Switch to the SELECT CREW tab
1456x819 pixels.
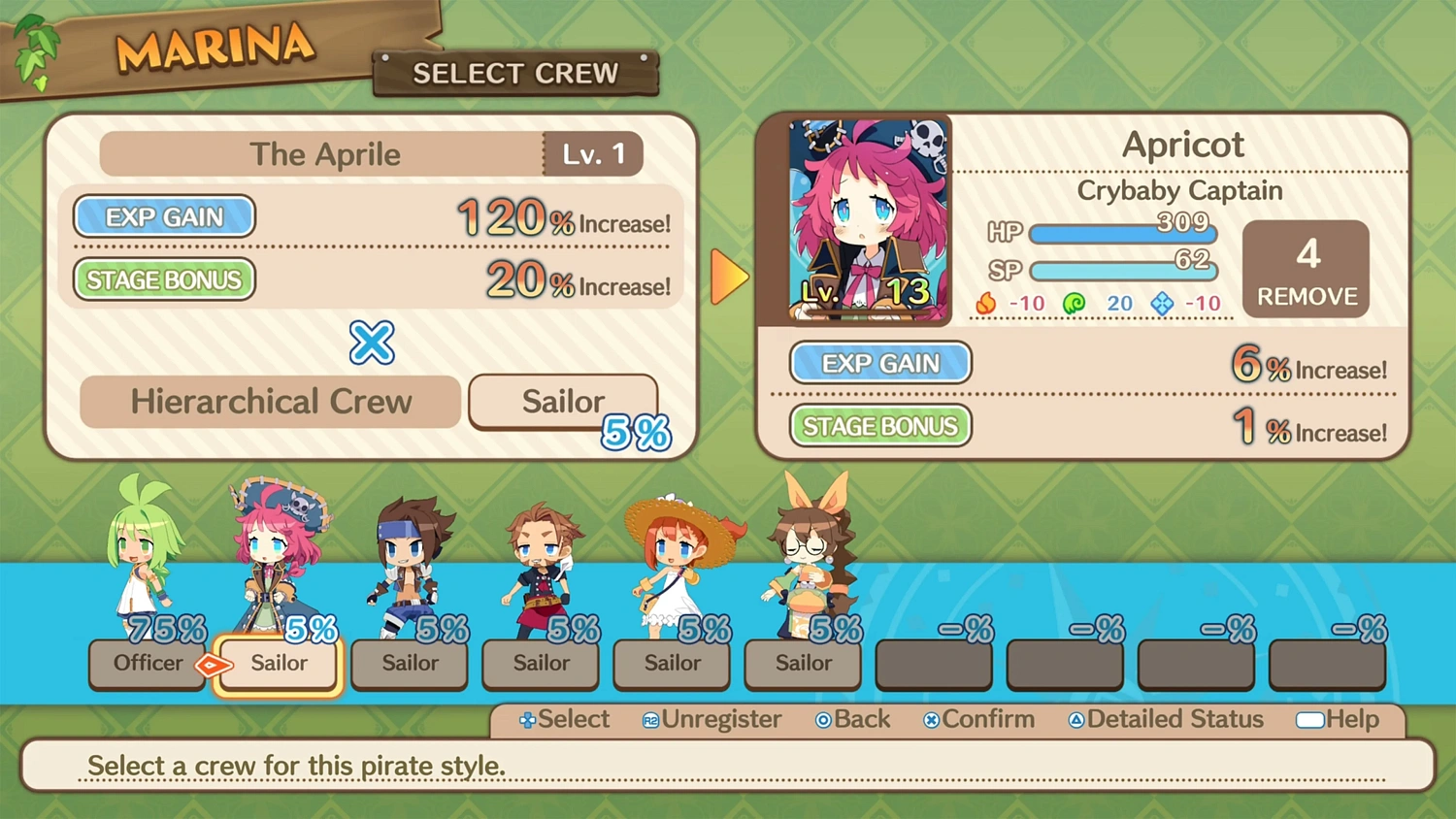515,73
